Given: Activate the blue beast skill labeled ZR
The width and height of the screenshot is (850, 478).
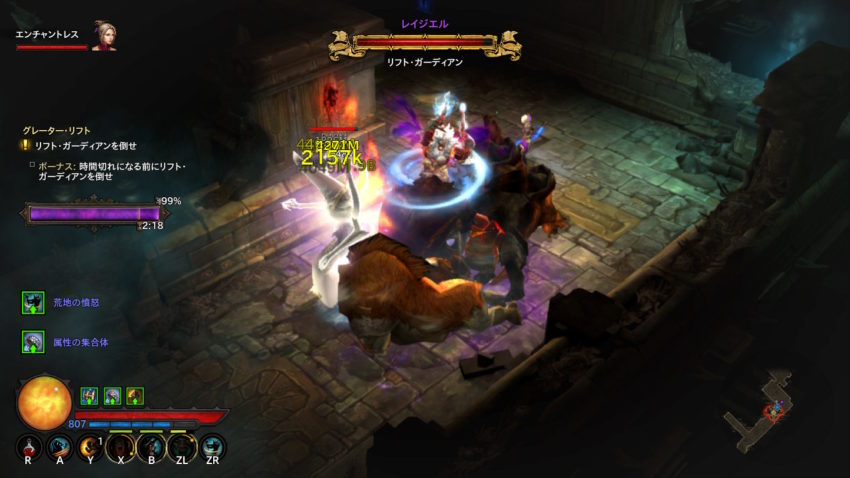Looking at the screenshot, I should pyautogui.click(x=213, y=447).
